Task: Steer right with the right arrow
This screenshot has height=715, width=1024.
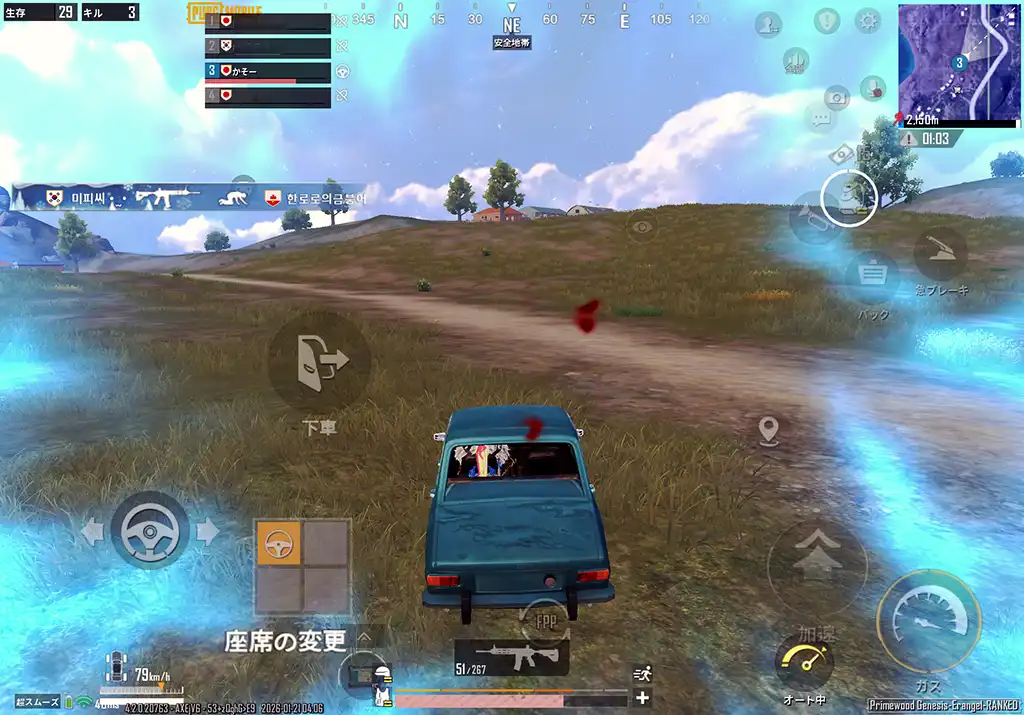Action: [208, 531]
